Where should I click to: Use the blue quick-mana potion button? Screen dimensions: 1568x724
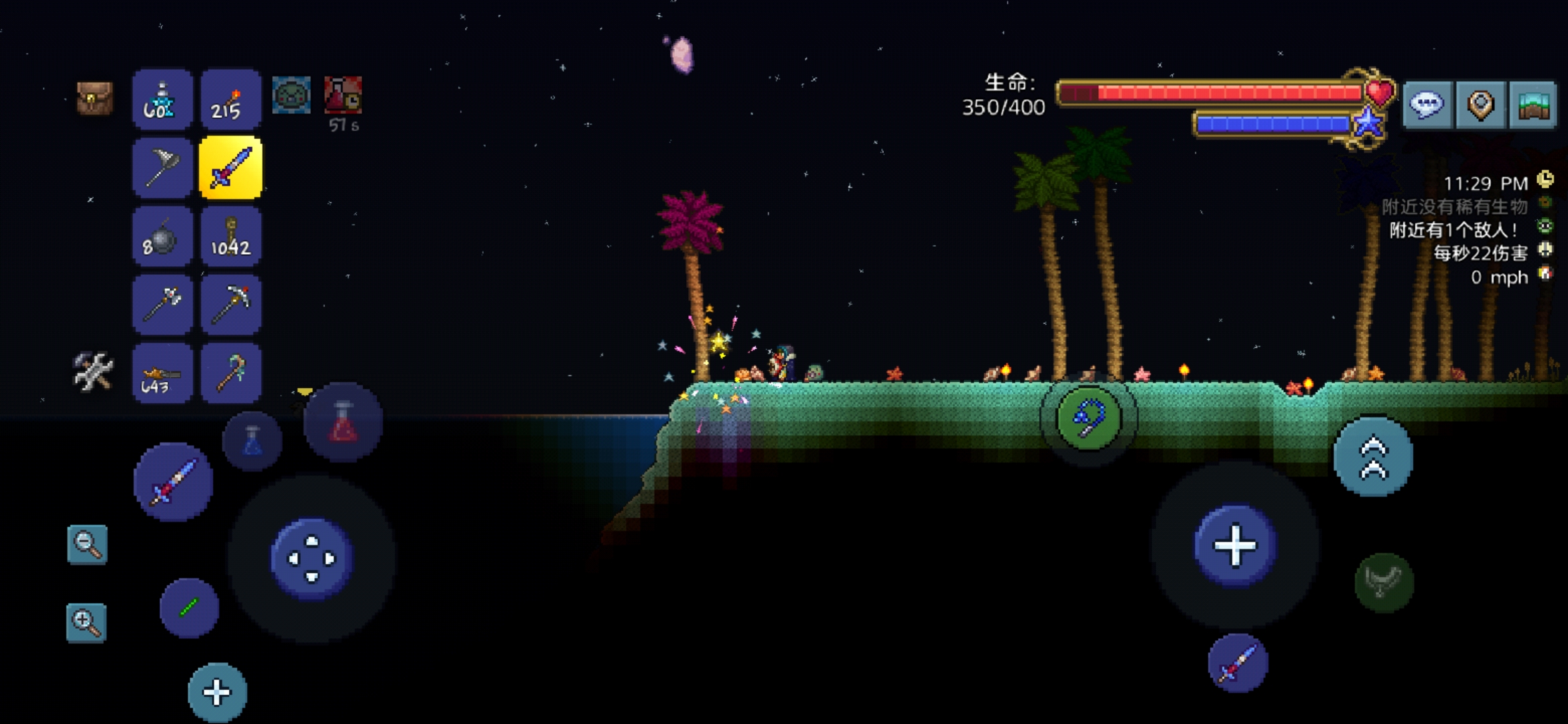point(253,441)
